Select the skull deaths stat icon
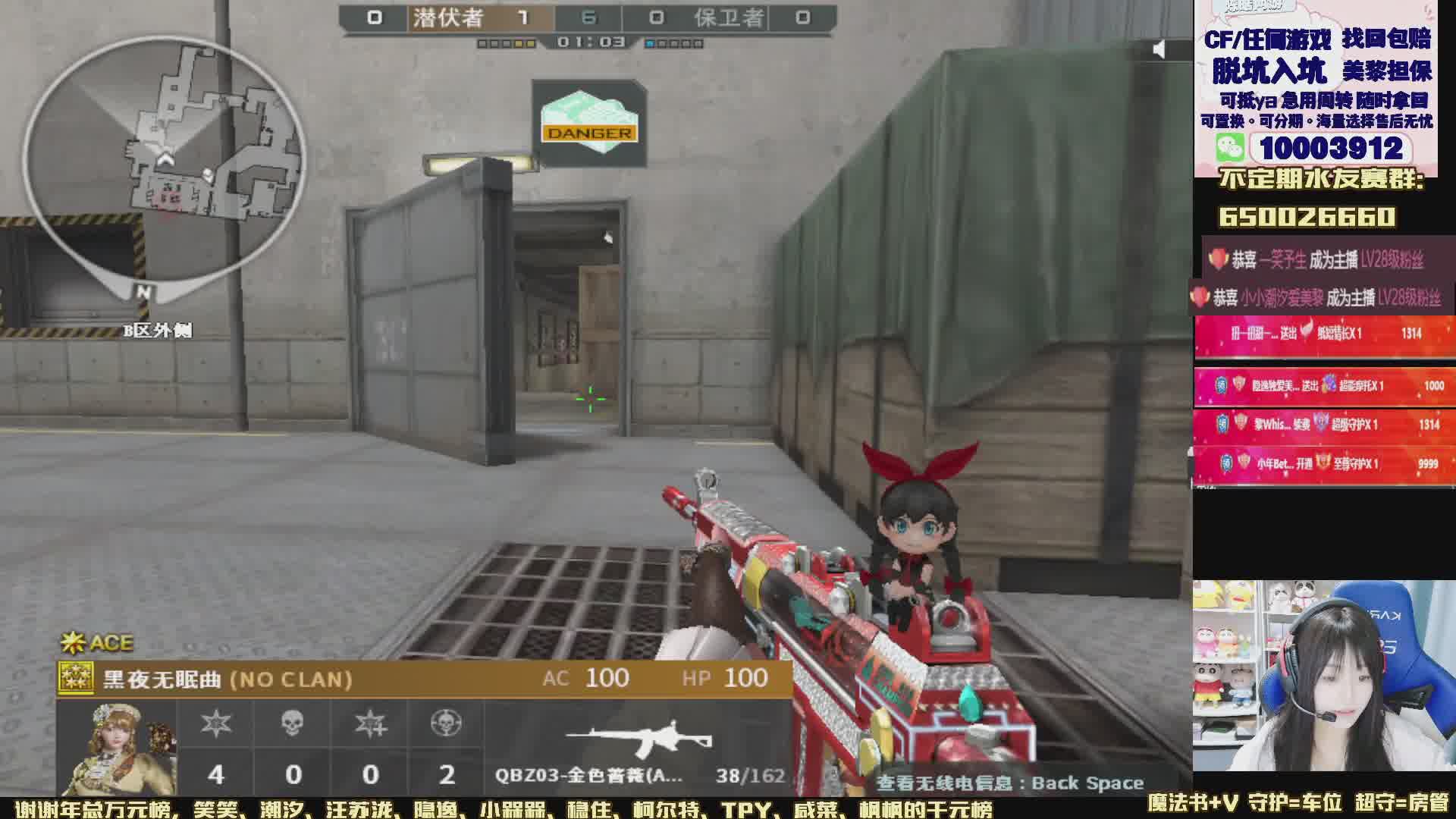The height and width of the screenshot is (819, 1456). tap(293, 723)
